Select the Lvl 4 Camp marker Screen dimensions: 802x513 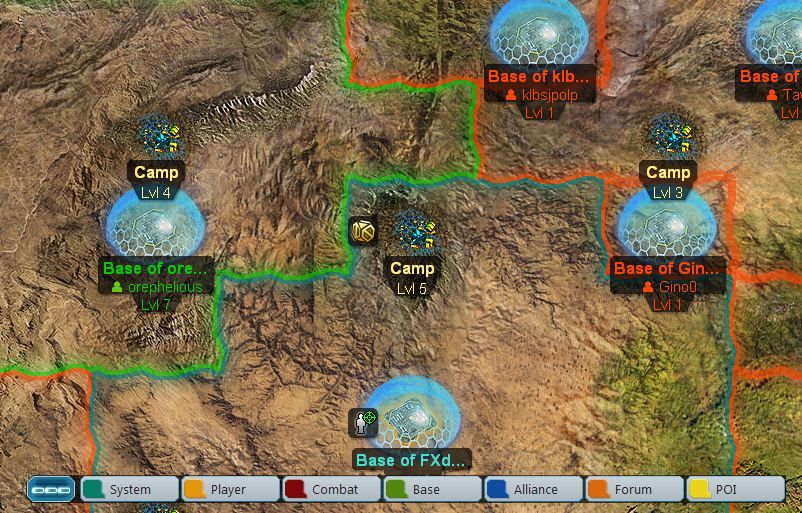pyautogui.click(x=156, y=139)
